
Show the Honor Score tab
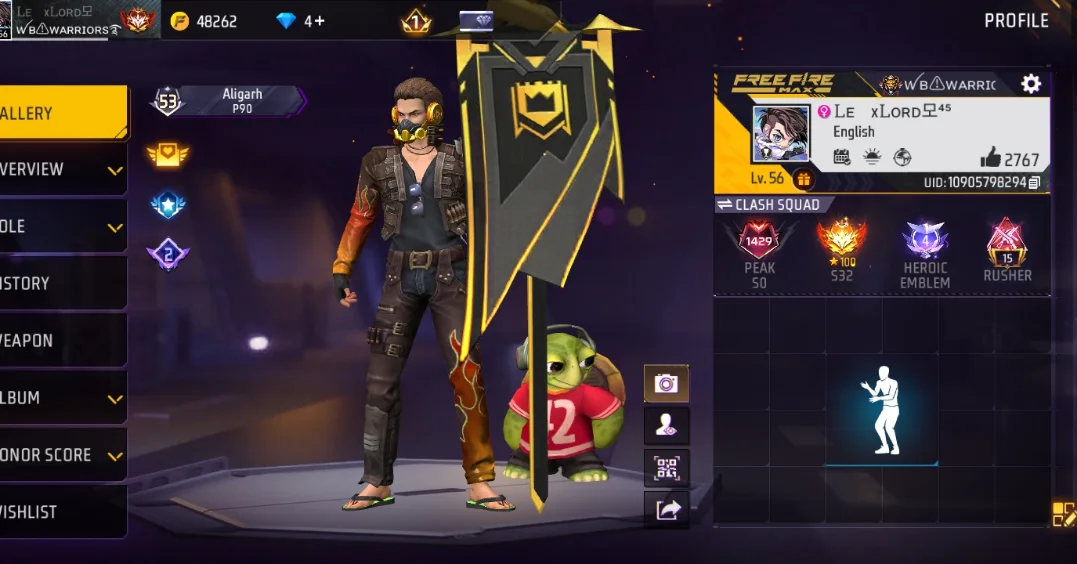(x=60, y=455)
